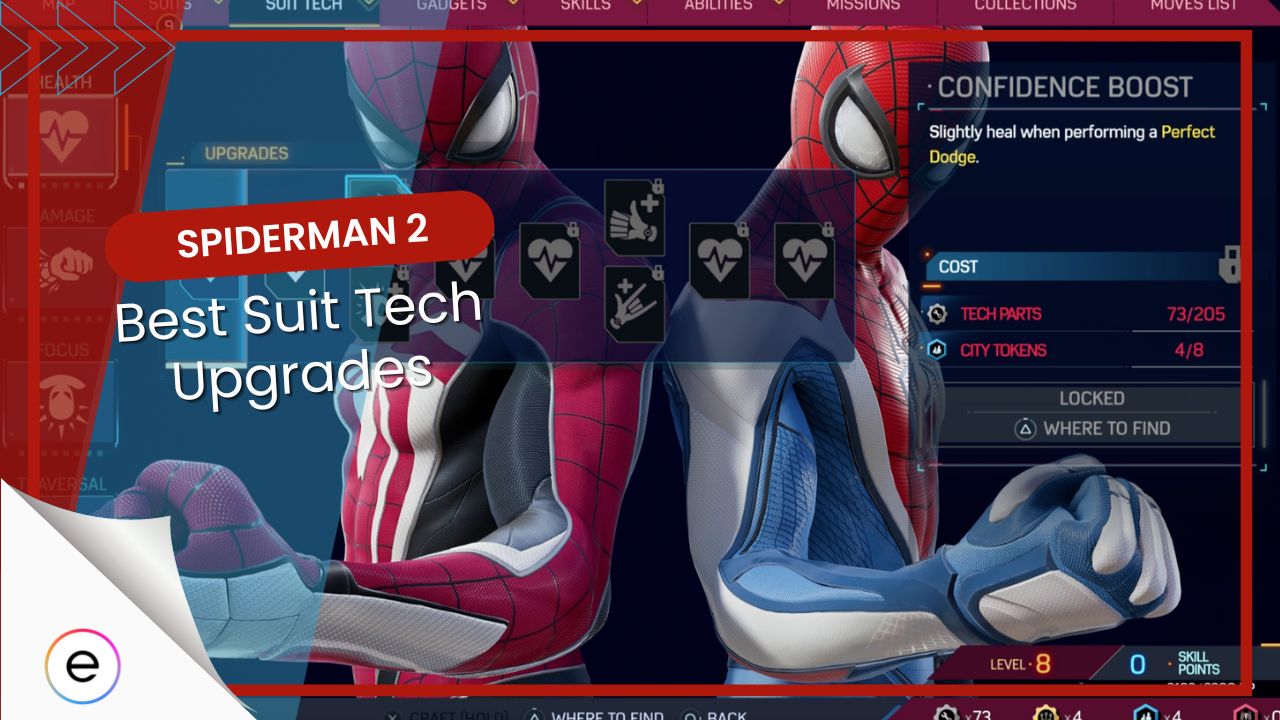Screen dimensions: 1280x720
Task: Open the Collections tab
Action: [x=1023, y=5]
